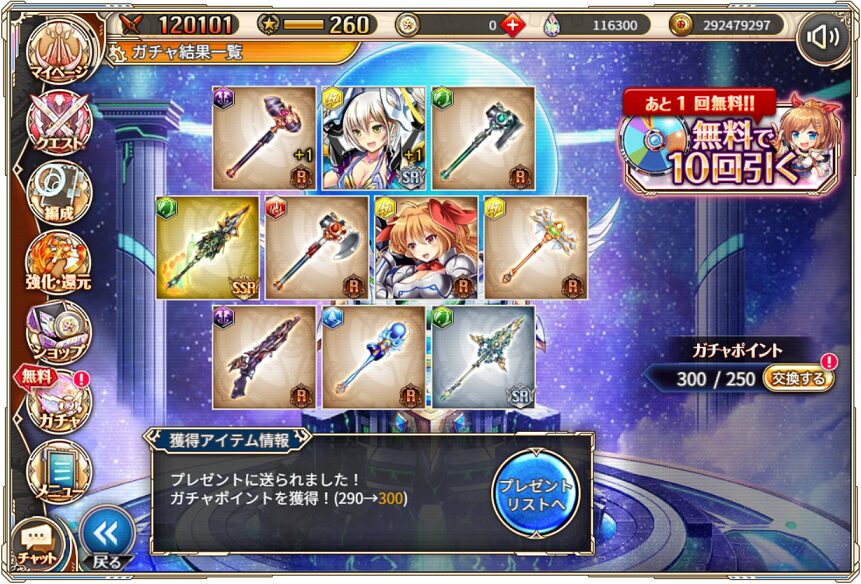Go to the クエスト menu
The width and height of the screenshot is (861, 584).
(59, 124)
